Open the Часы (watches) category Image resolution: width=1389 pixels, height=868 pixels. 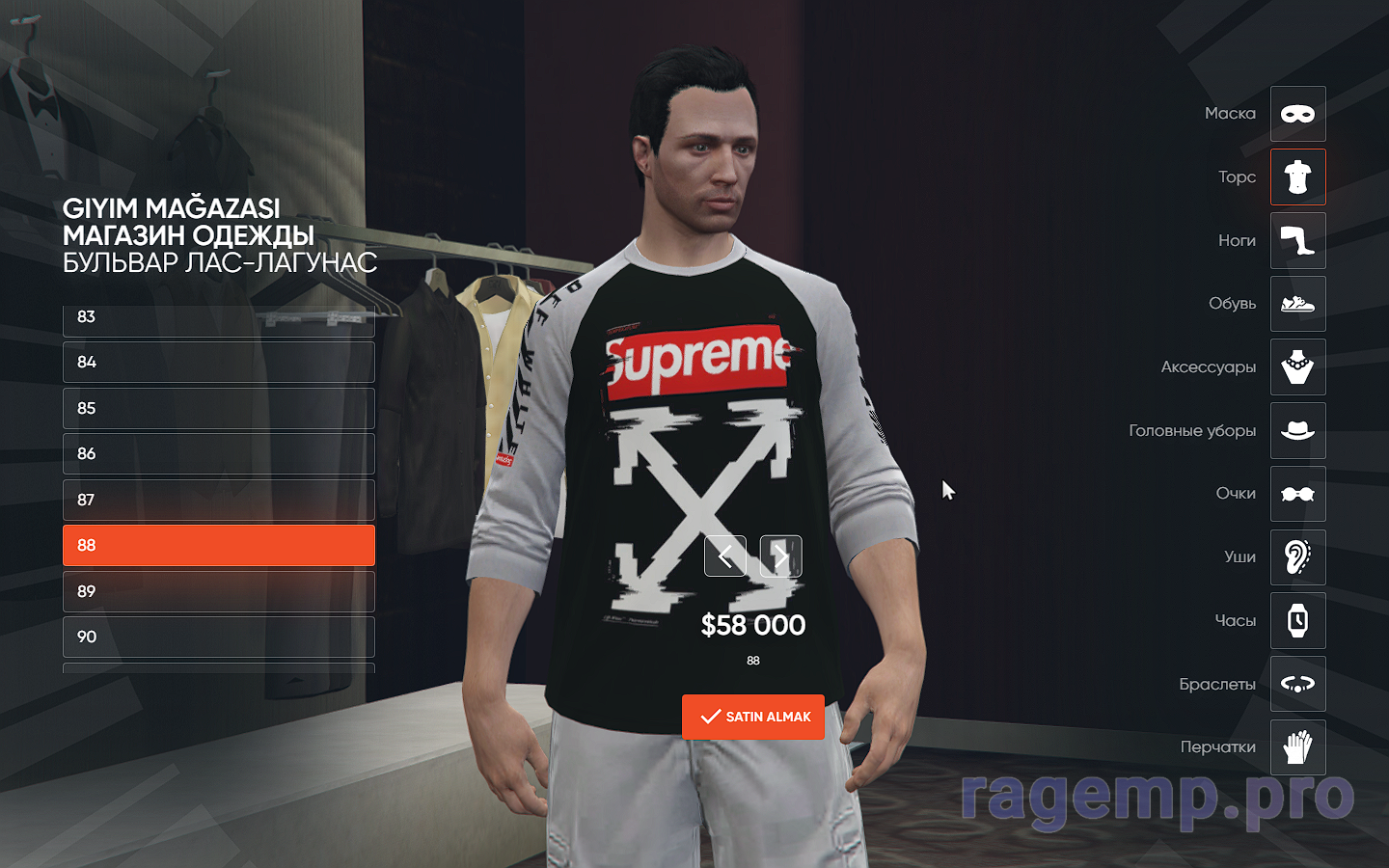[x=1298, y=620]
